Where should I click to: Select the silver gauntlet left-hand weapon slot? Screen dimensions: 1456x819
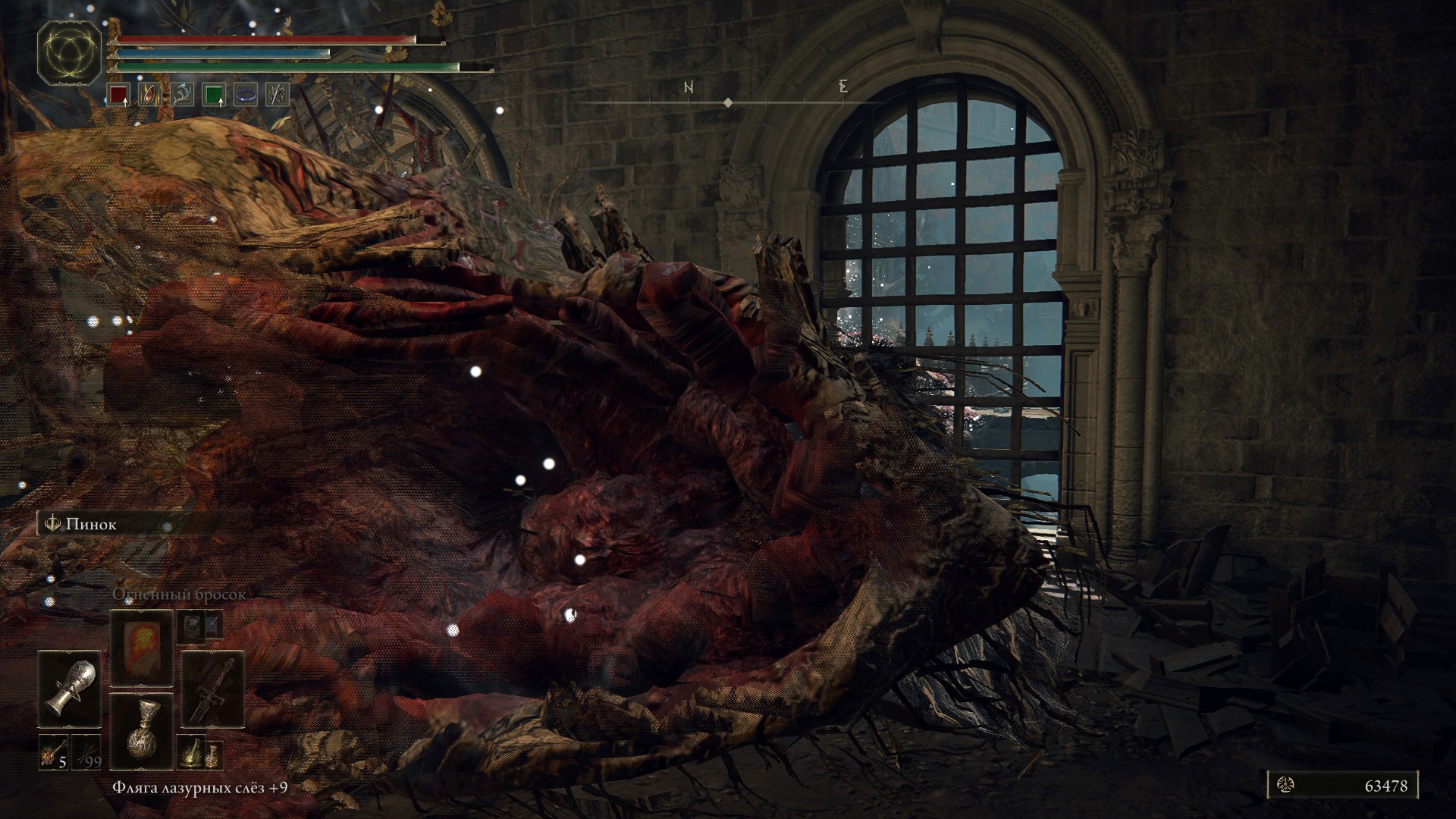(71, 689)
